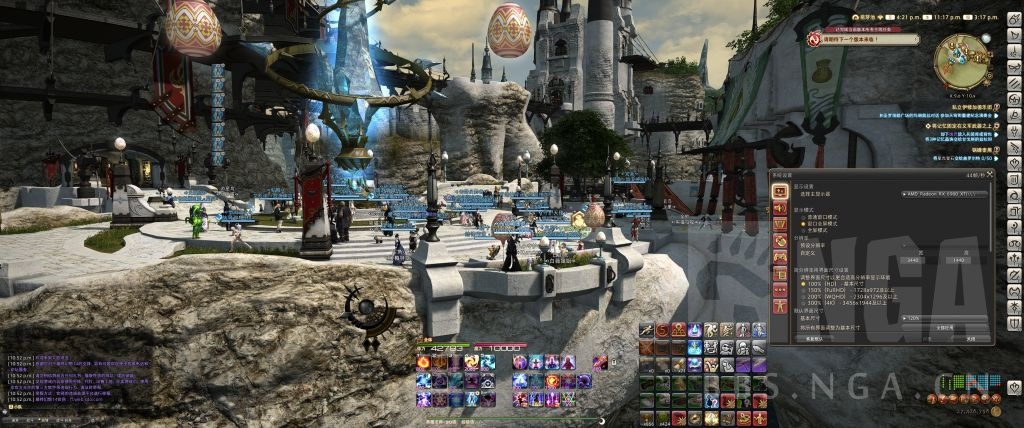Image resolution: width=1024 pixels, height=428 pixels.
Task: Open the main scenario quest banner
Action: 864,39
